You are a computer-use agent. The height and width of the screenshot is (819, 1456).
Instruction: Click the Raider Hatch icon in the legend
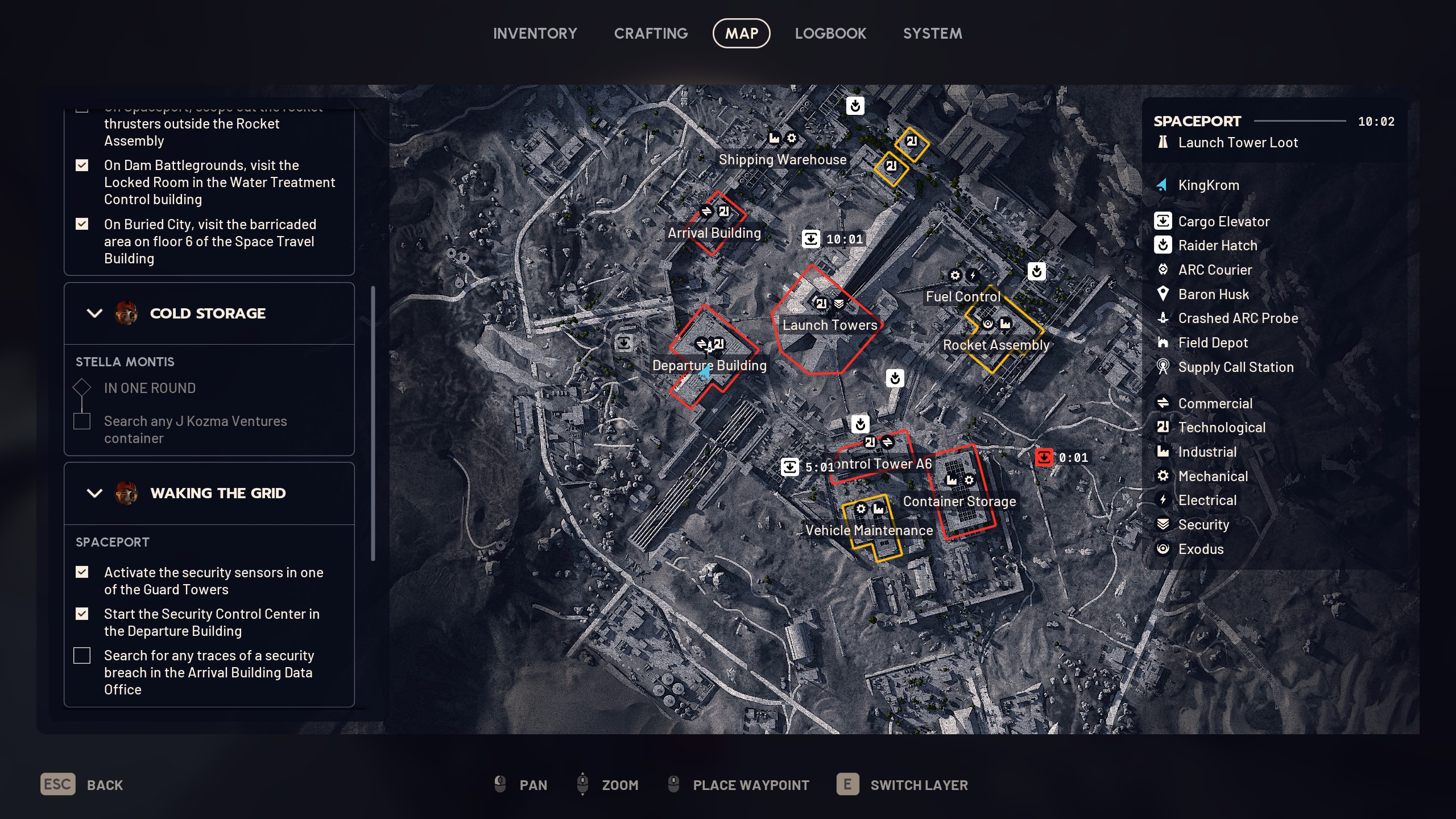point(1163,246)
